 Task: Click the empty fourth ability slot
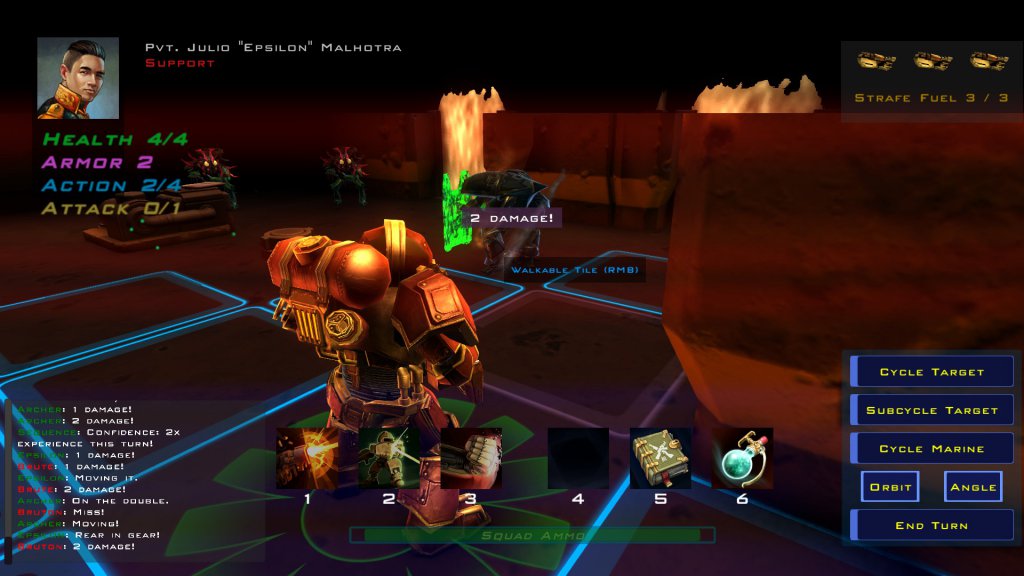[x=578, y=458]
